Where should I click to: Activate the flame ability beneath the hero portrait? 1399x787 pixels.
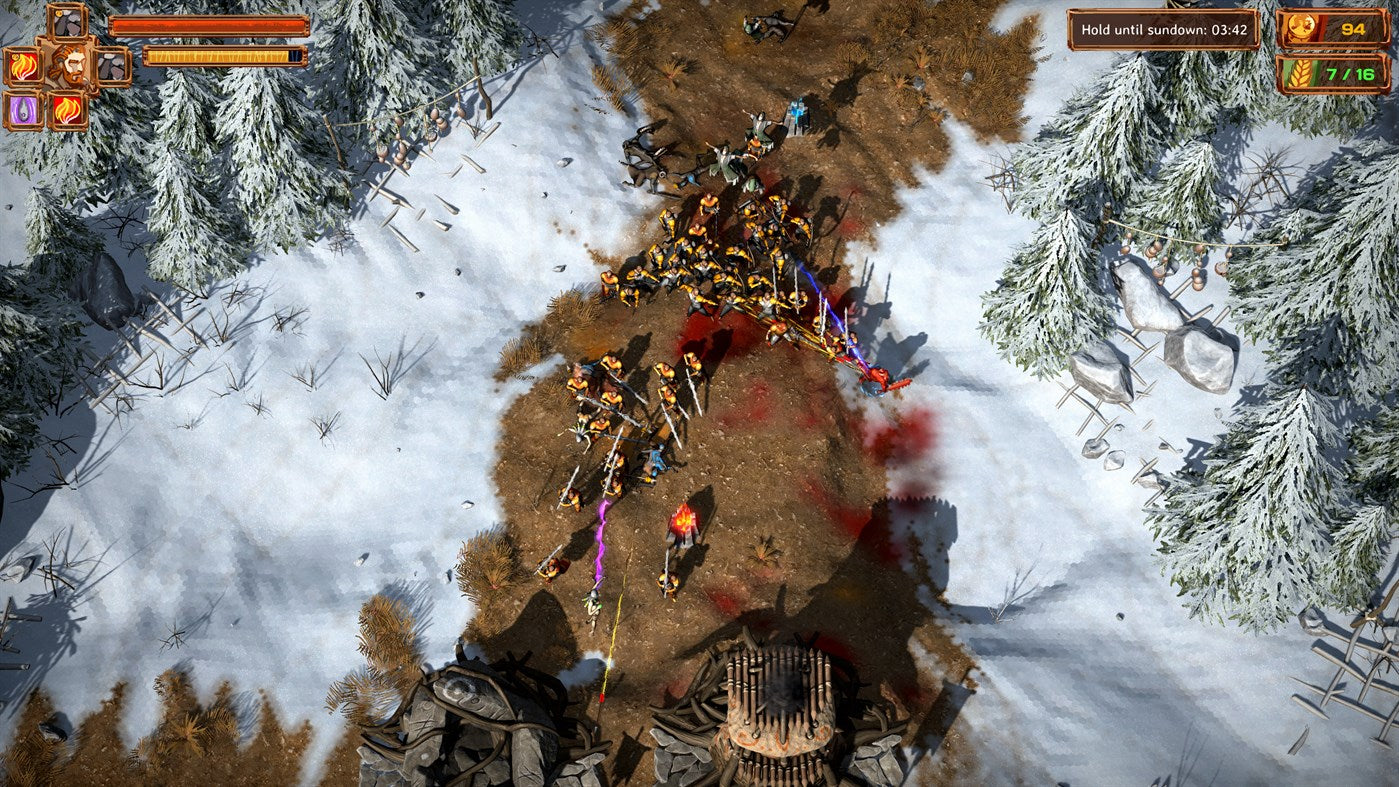[x=68, y=110]
